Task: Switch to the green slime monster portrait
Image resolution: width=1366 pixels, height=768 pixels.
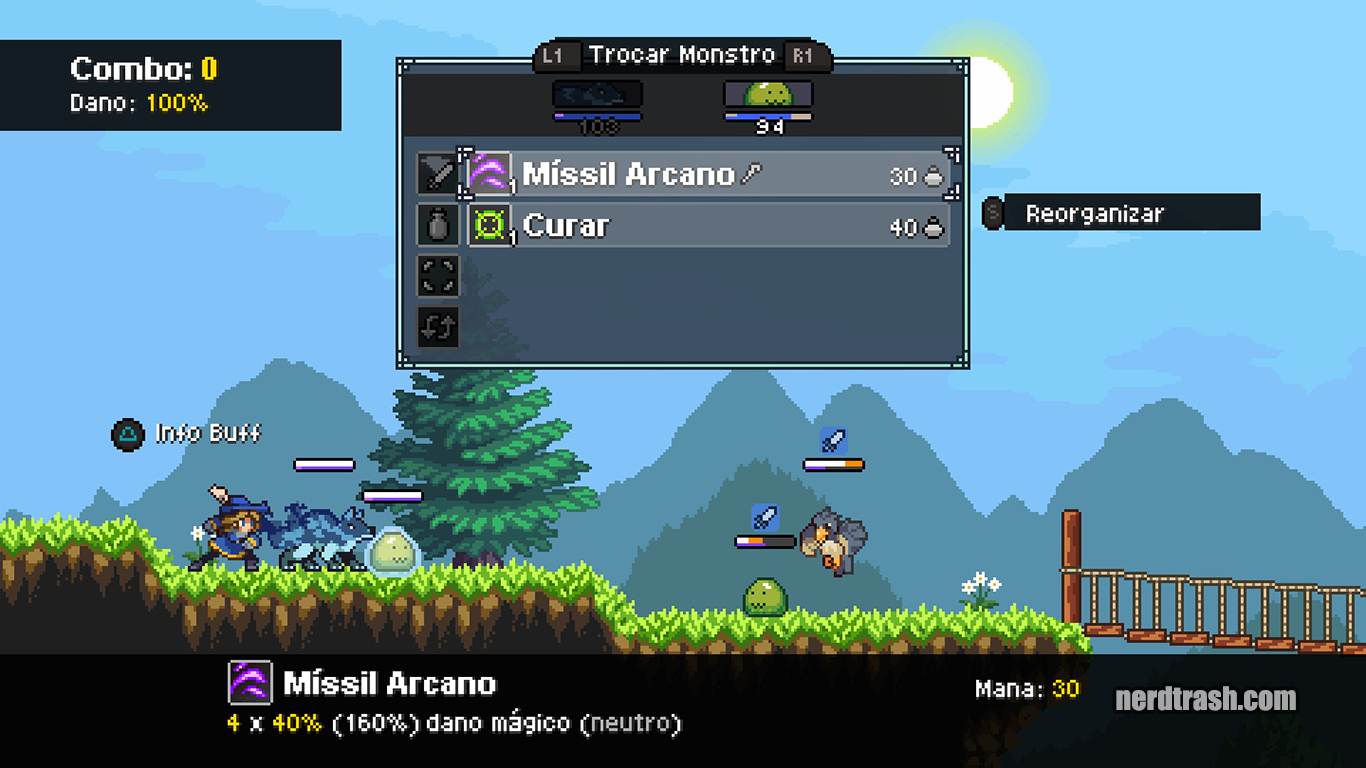Action: (x=768, y=95)
